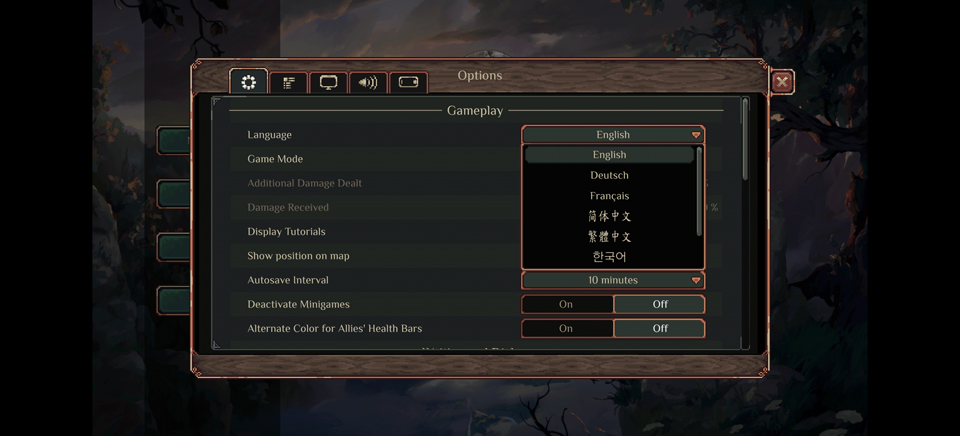960x436 pixels.
Task: Set Deactivate Minigames to Off
Action: [x=659, y=304]
